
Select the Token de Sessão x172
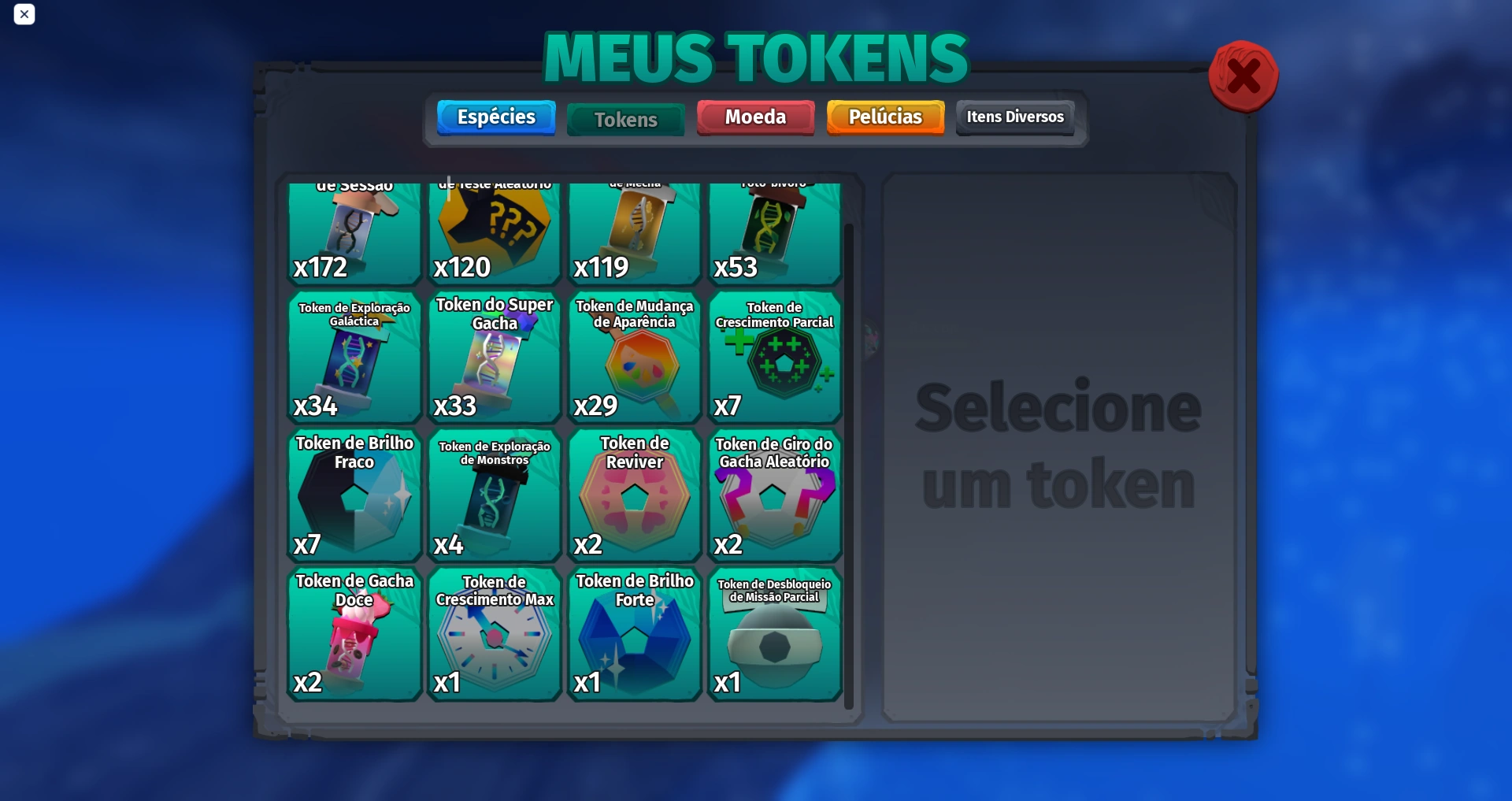point(354,232)
